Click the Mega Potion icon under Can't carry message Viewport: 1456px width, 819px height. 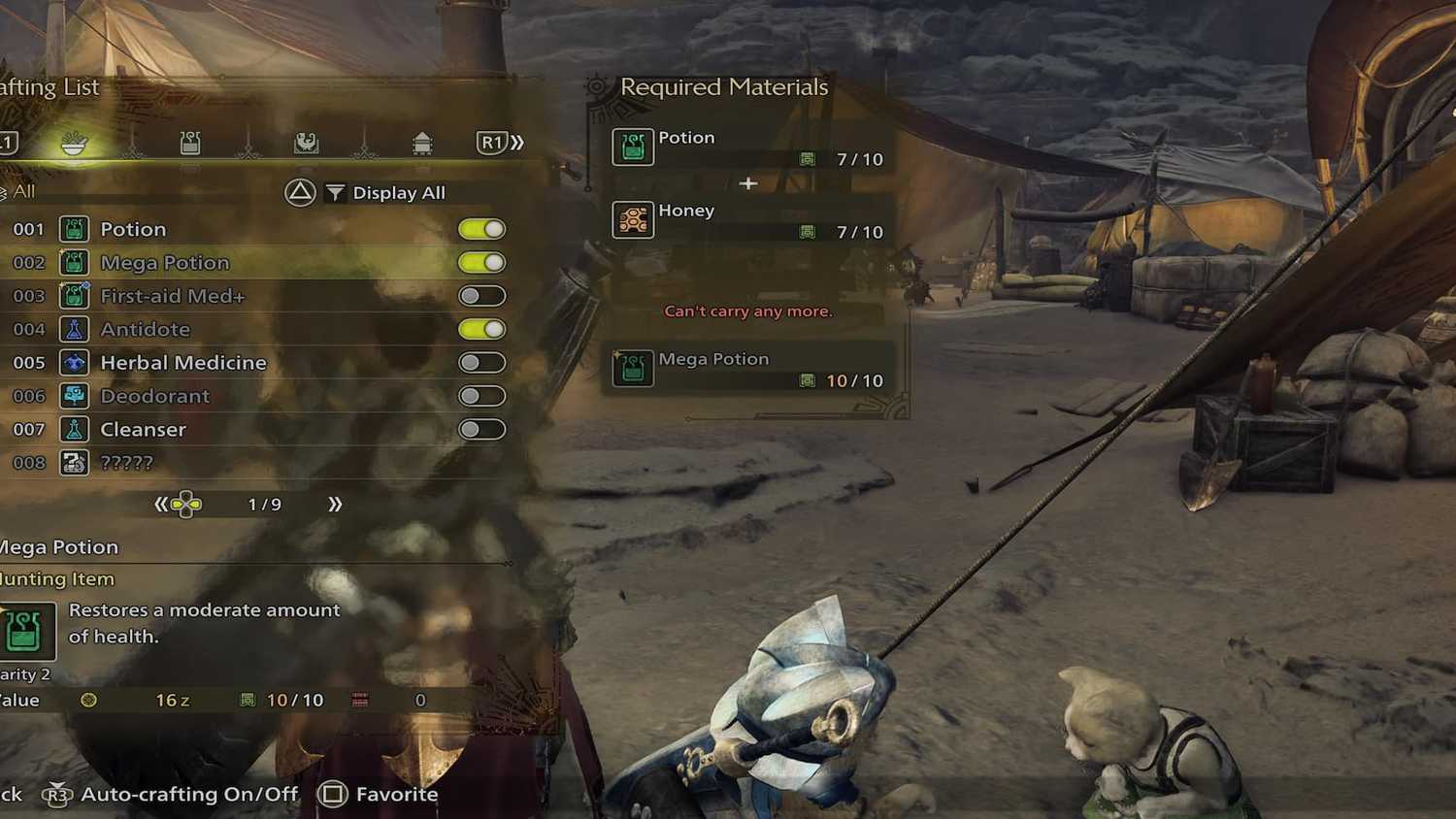(x=632, y=369)
